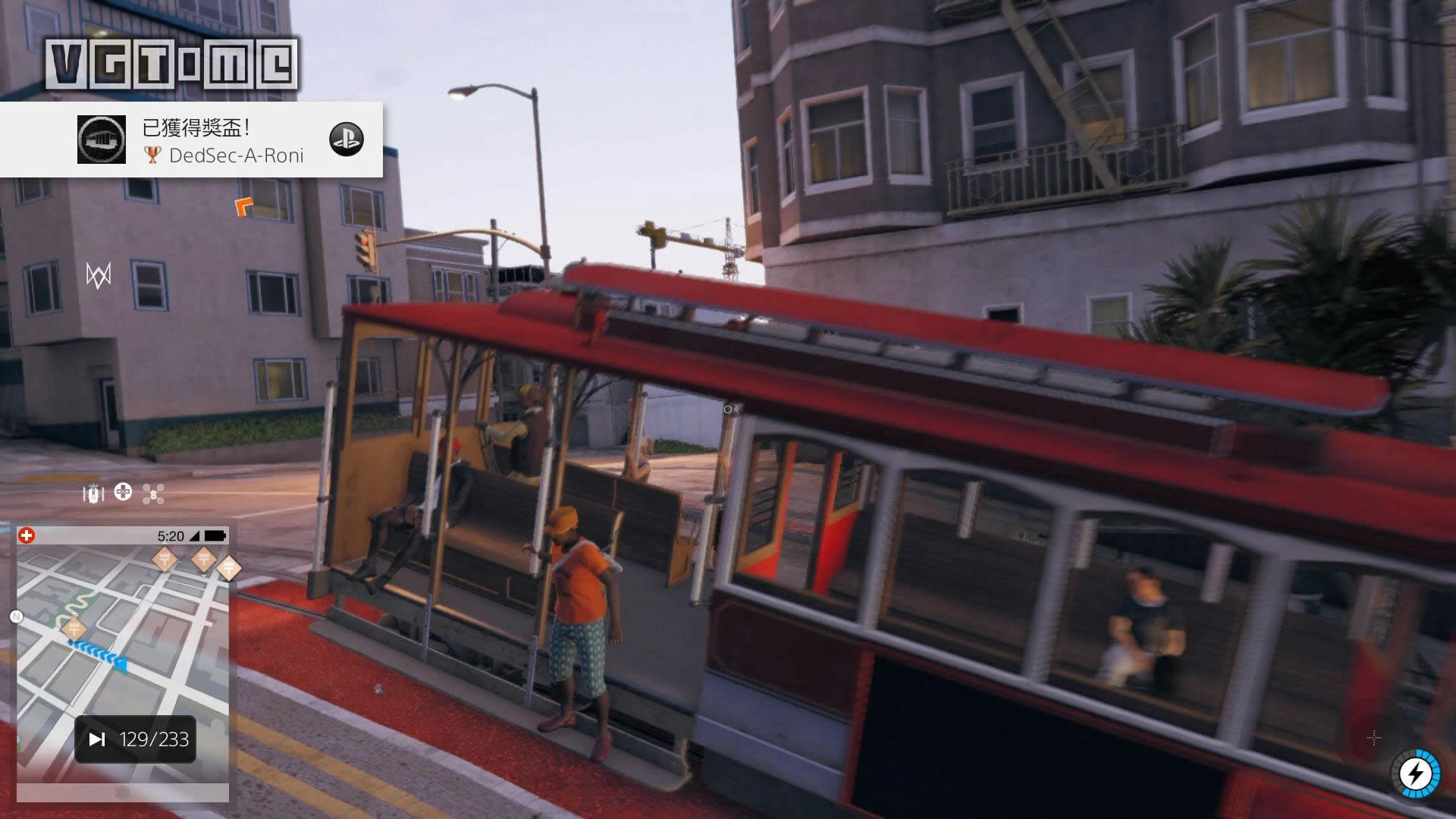Click the D-pad icon between the gadget icons

123,493
